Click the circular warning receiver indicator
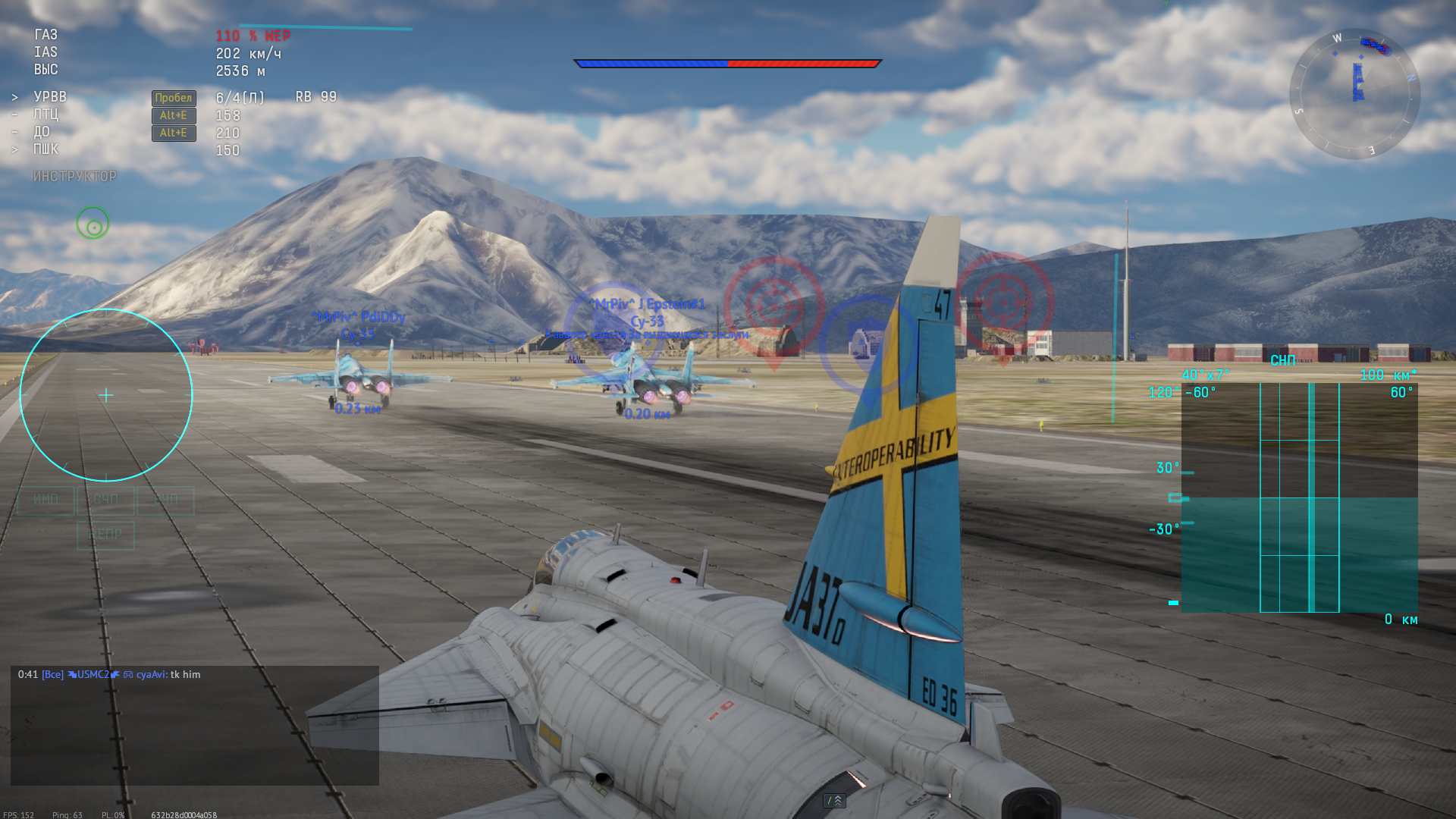The width and height of the screenshot is (1456, 819). point(106,395)
